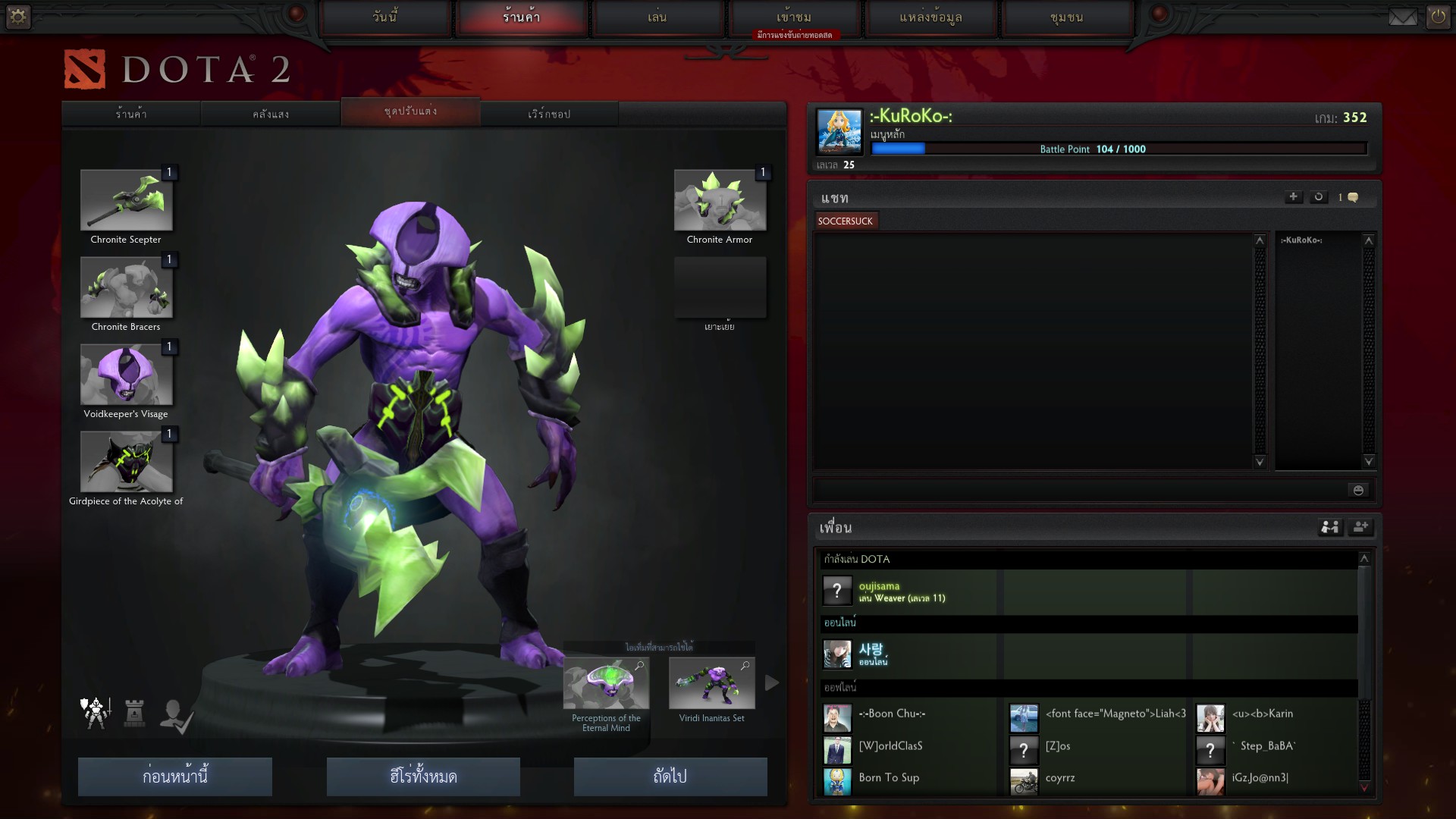The width and height of the screenshot is (1456, 819).
Task: Switch to the เวิร์กชอป tab
Action: pos(549,114)
